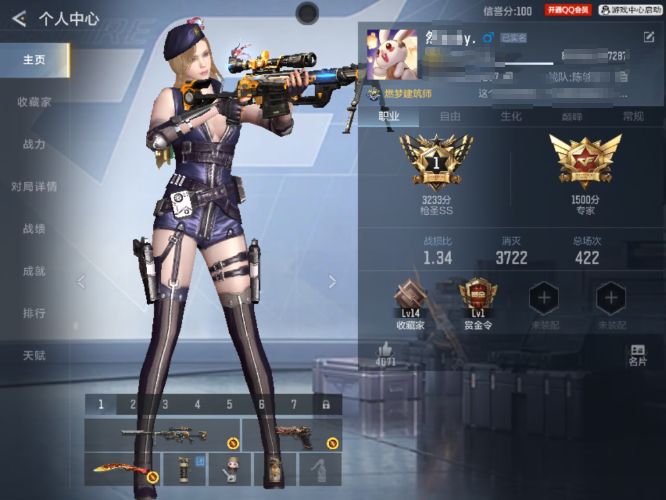Open the 收藏家 sidebar section
The height and width of the screenshot is (500, 666).
point(34,102)
